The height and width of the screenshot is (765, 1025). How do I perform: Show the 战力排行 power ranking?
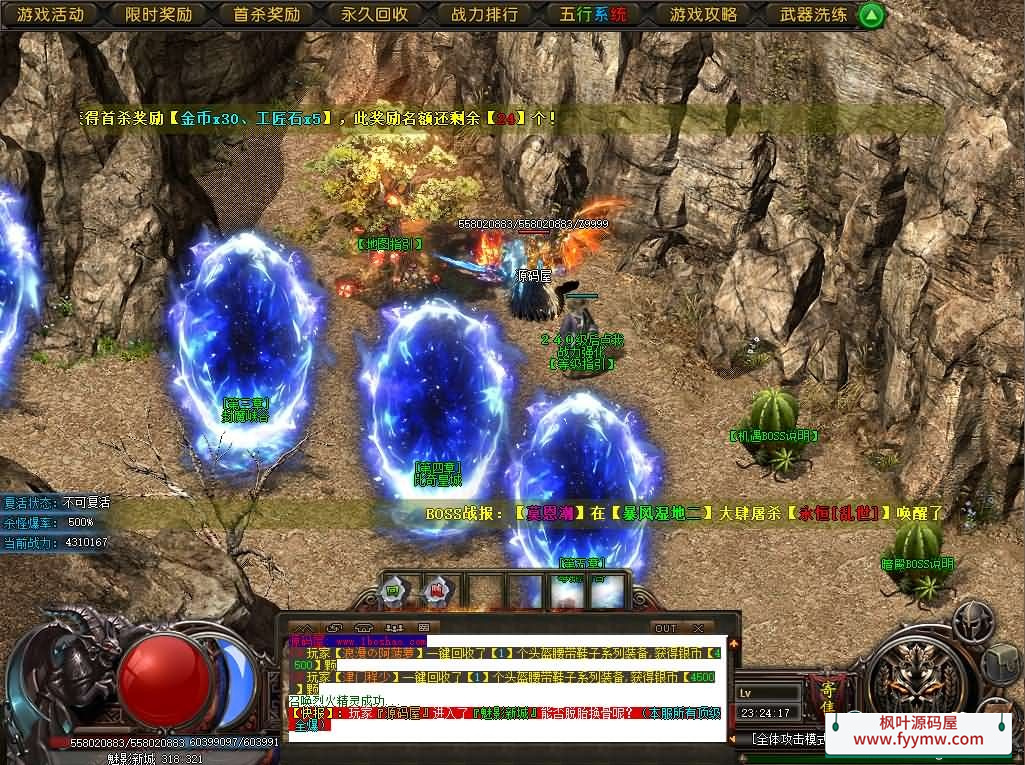click(485, 15)
